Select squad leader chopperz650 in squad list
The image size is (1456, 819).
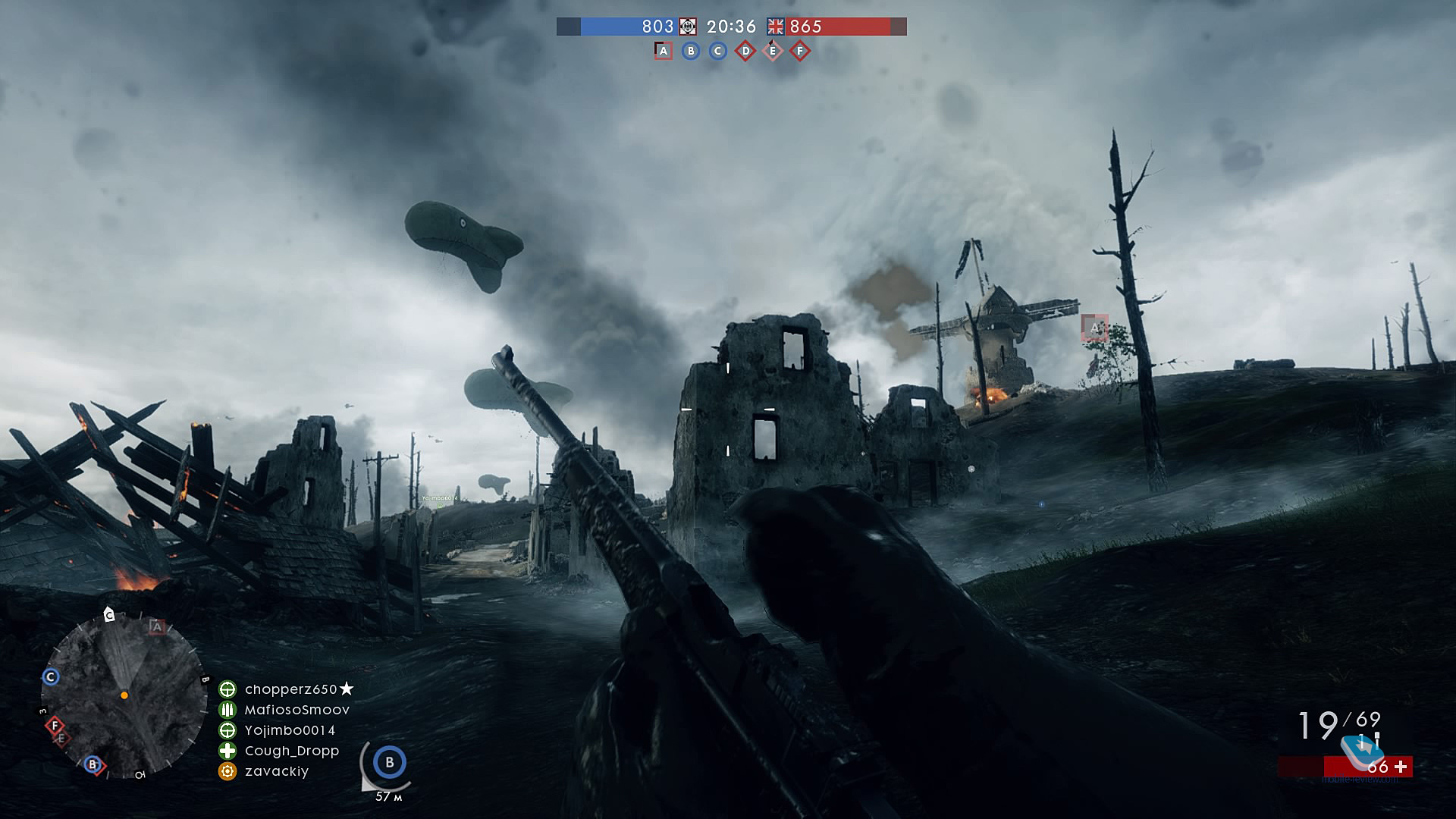coord(290,689)
